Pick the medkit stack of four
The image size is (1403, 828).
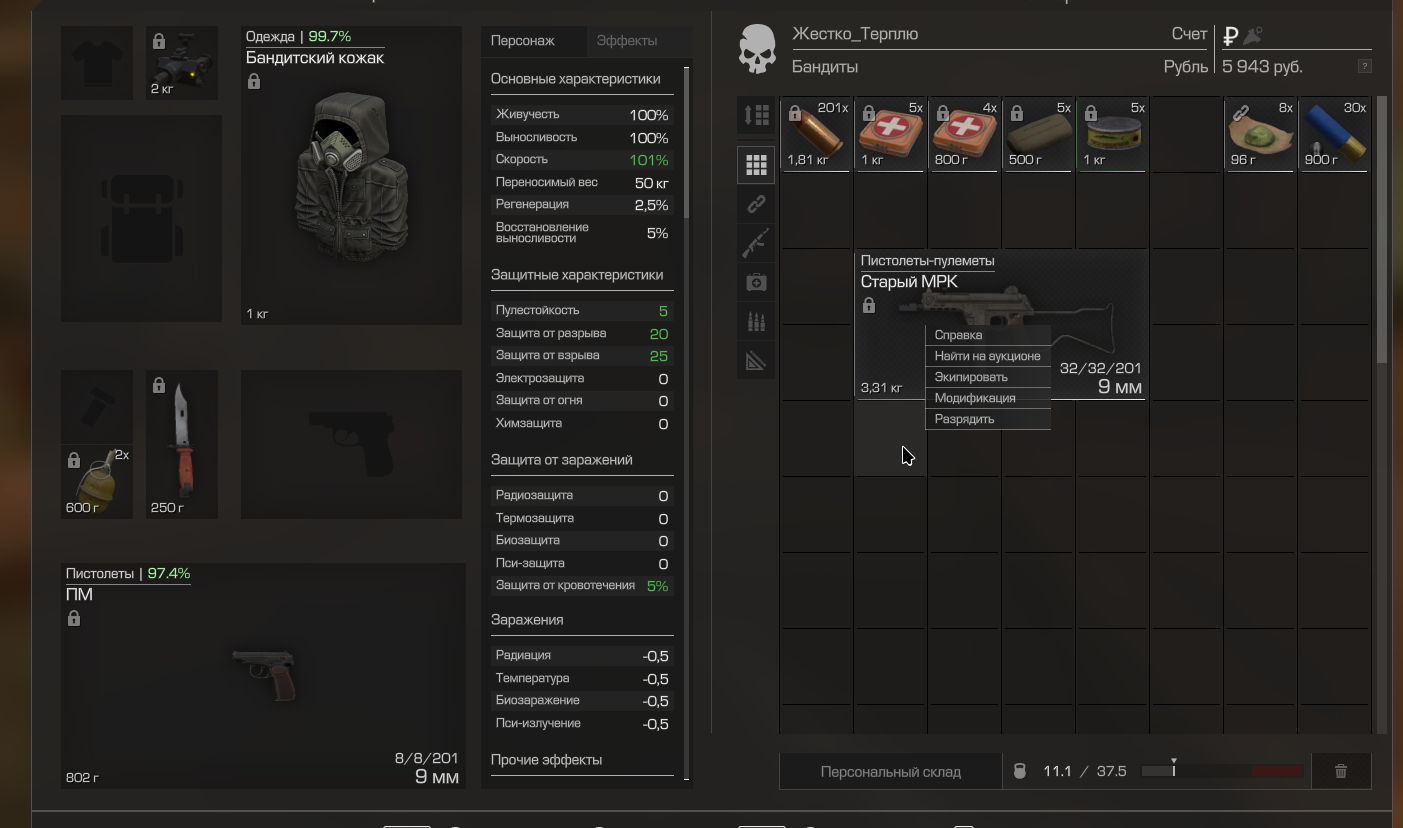coord(965,134)
